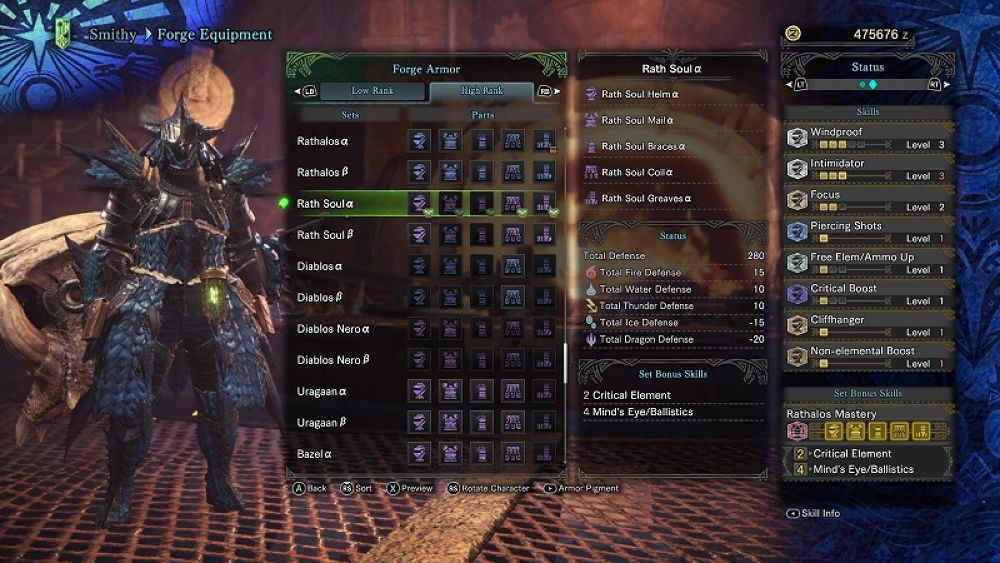The image size is (1000, 563).
Task: Pick Rath Soul Coil α piece
Action: click(x=637, y=172)
